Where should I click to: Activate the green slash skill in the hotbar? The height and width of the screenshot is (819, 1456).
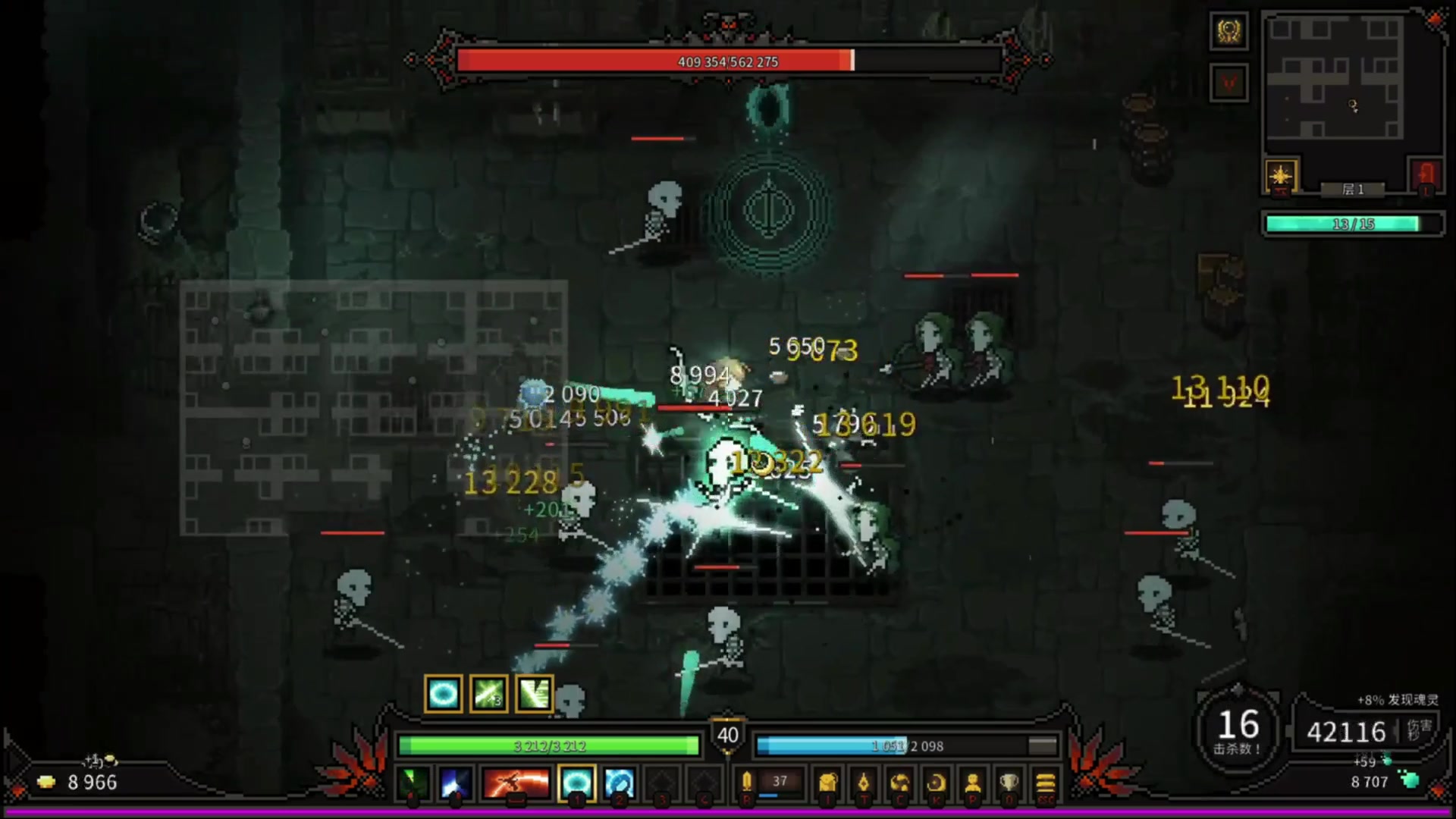[x=413, y=783]
